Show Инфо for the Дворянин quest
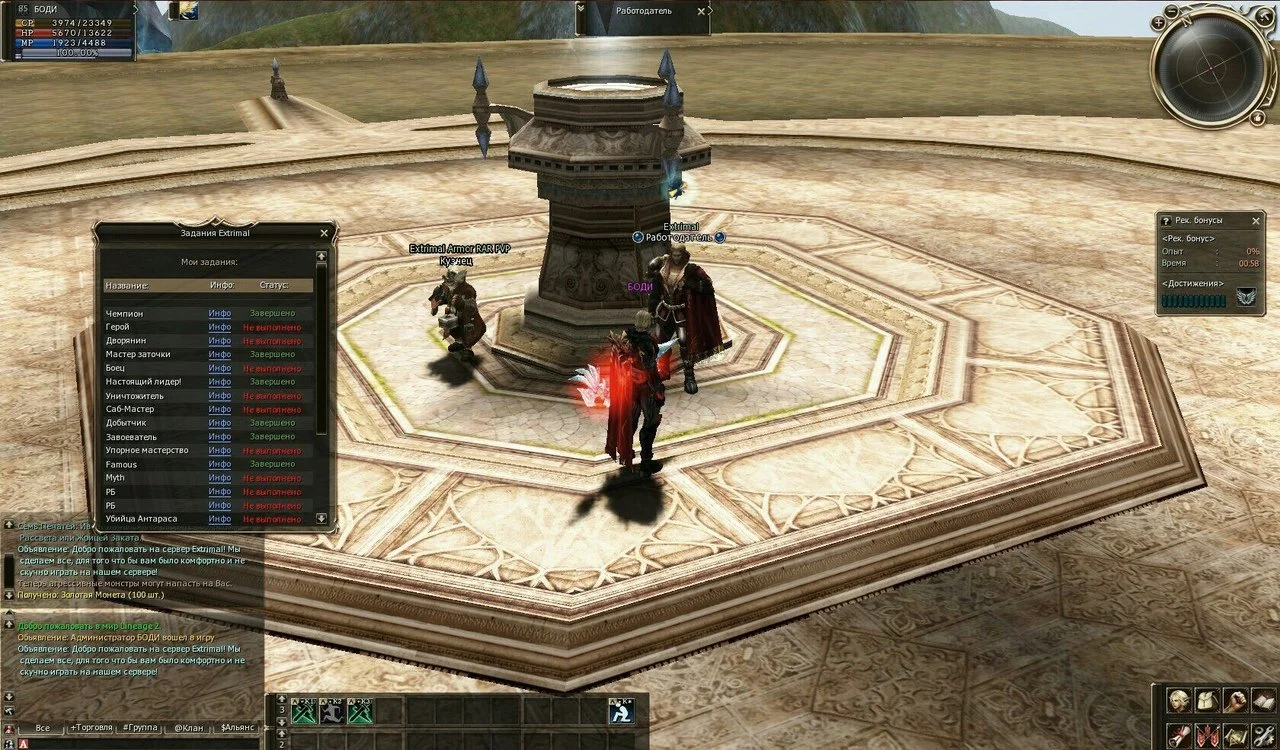 (x=220, y=341)
